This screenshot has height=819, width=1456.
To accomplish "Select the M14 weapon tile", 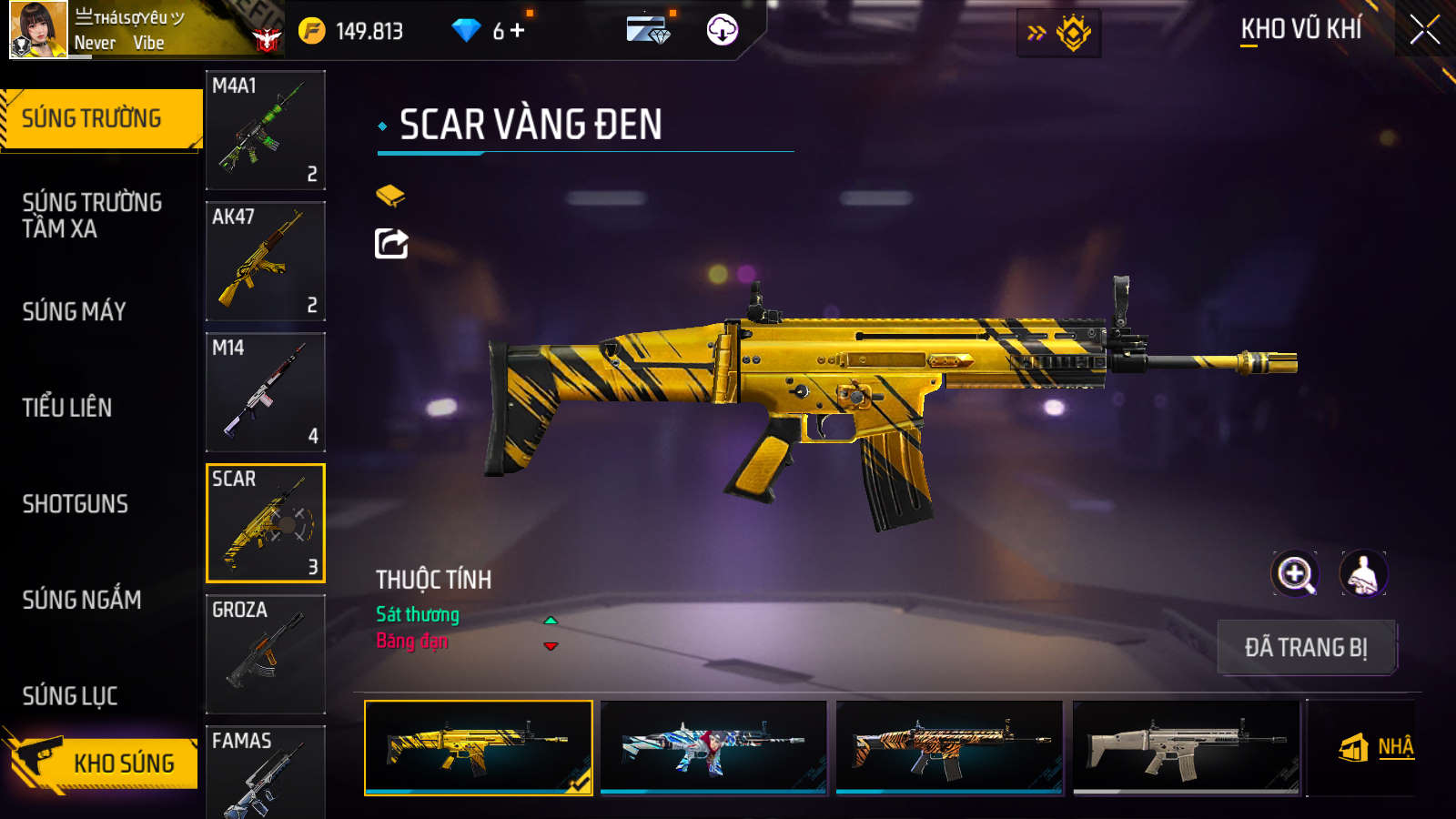I will point(265,392).
